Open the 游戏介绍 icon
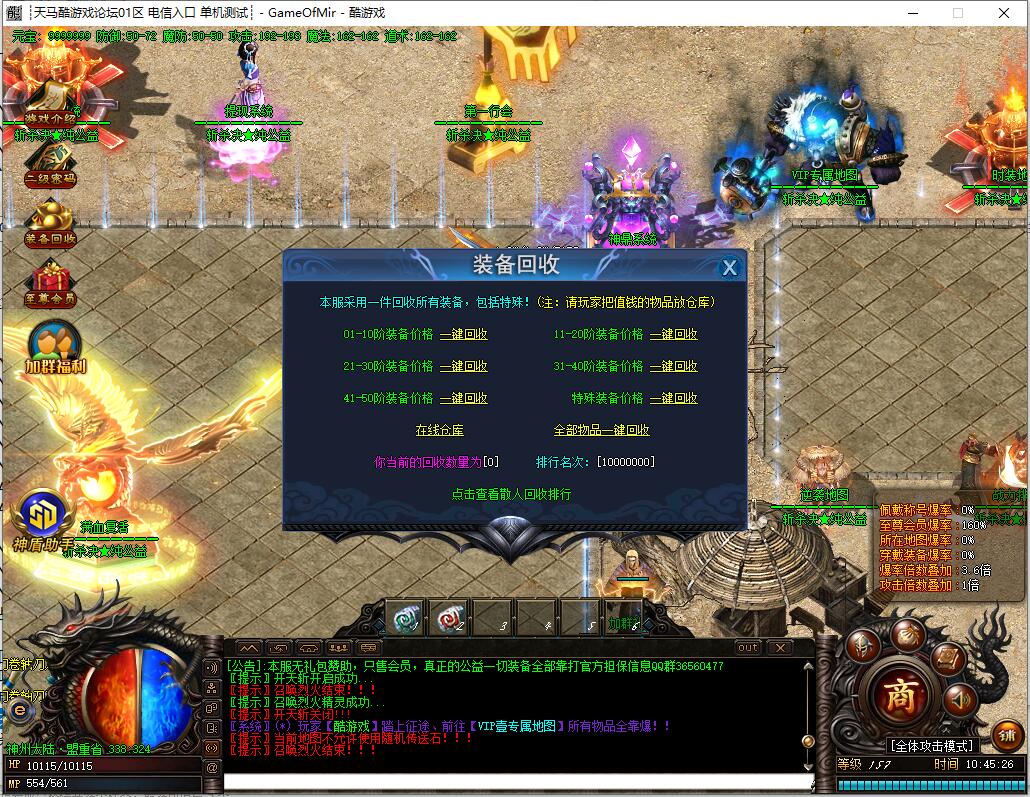Image resolution: width=1030 pixels, height=797 pixels. (x=50, y=102)
